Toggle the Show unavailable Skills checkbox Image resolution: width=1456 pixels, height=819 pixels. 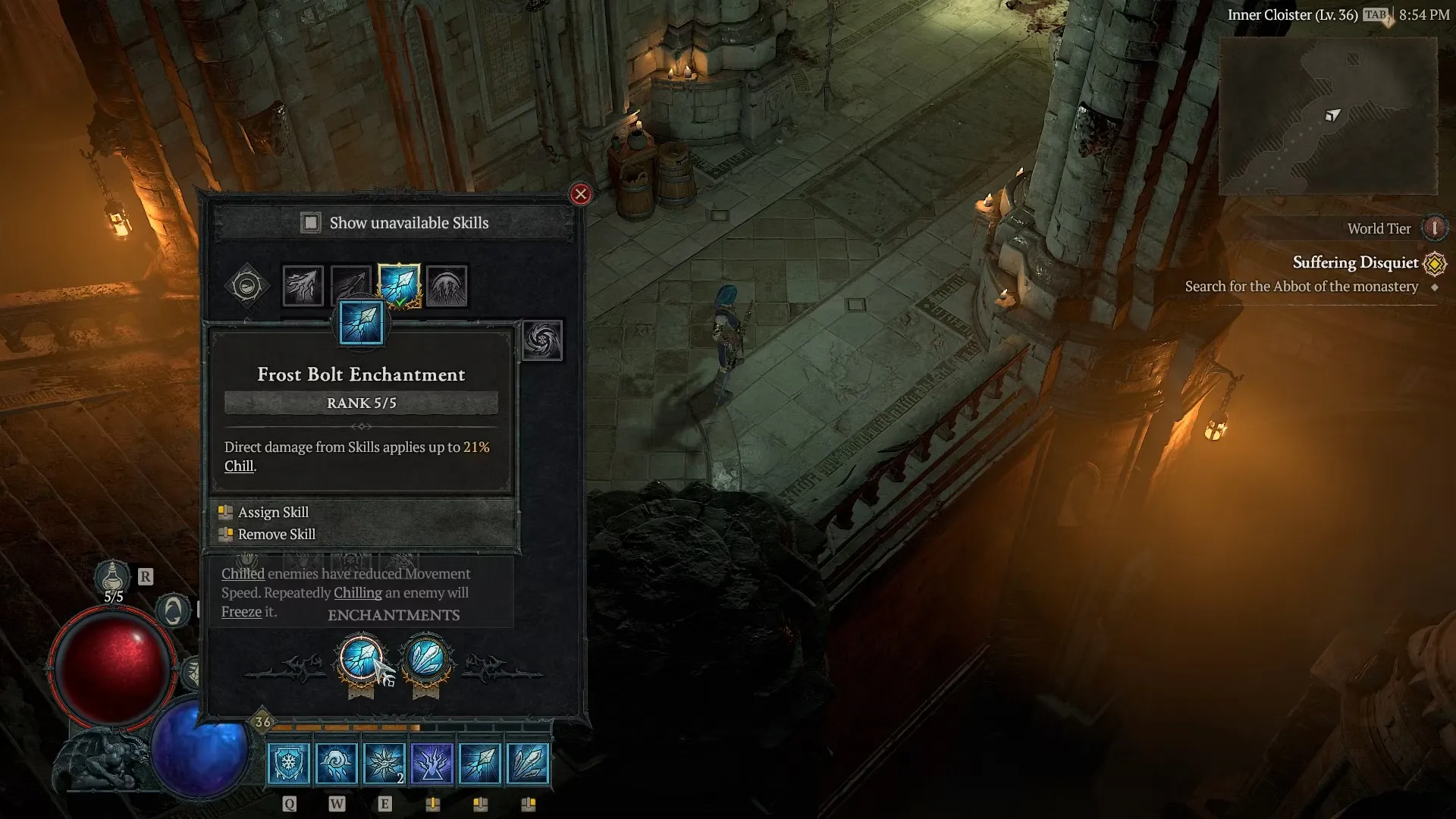pyautogui.click(x=310, y=223)
